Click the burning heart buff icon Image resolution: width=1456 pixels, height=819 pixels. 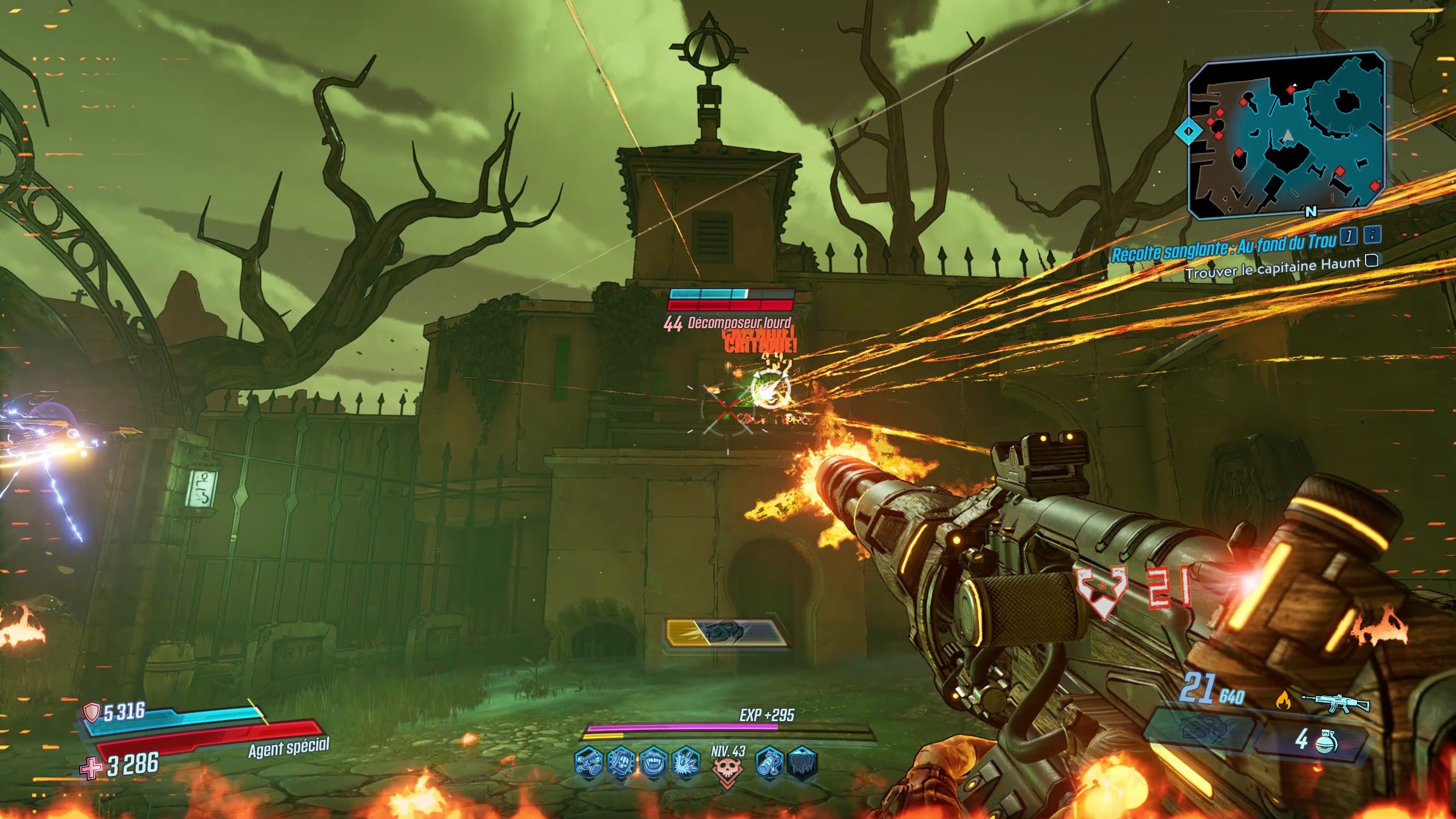tap(803, 762)
